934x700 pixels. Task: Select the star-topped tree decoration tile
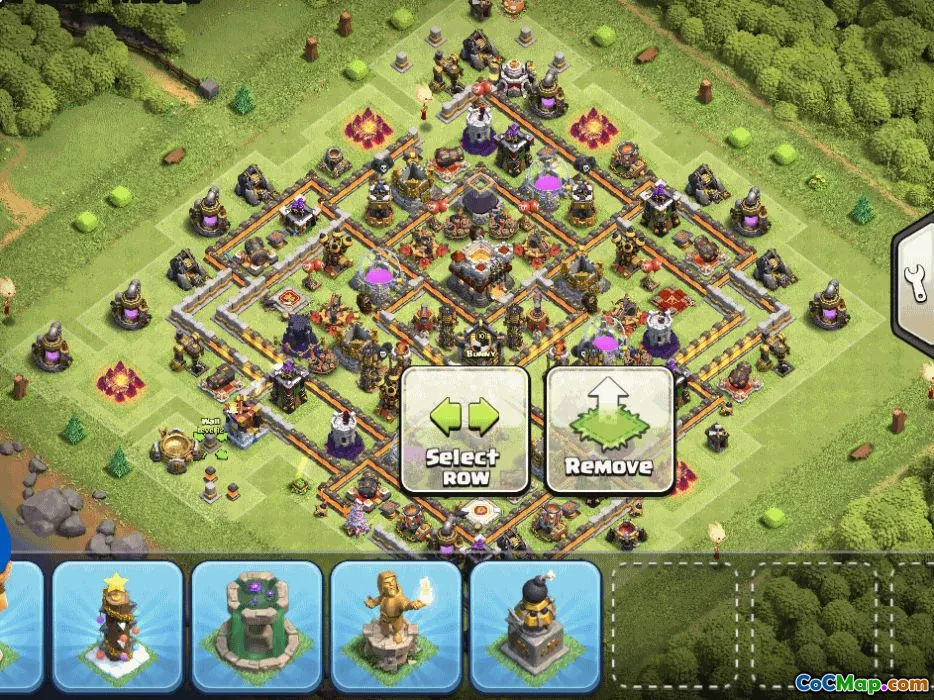coord(118,623)
